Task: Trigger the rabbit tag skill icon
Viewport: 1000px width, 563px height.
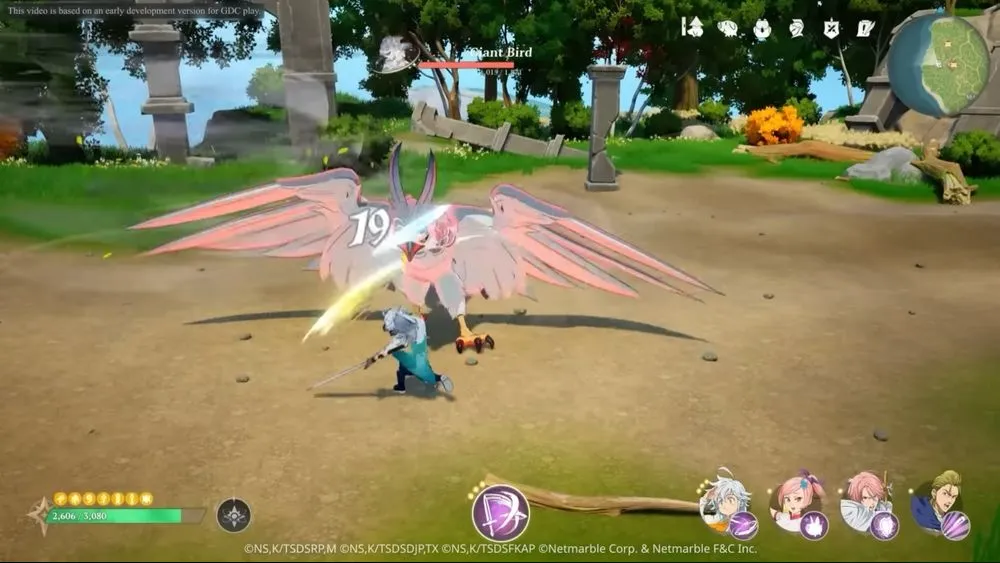Action: point(813,525)
